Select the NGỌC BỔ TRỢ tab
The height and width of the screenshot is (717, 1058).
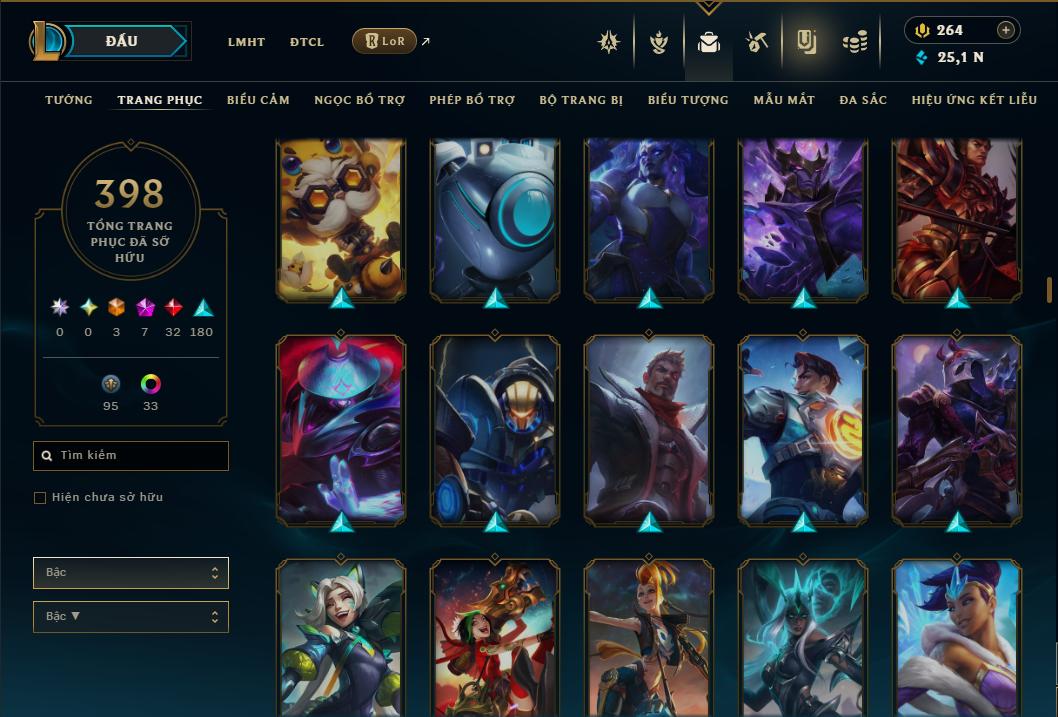(x=359, y=100)
